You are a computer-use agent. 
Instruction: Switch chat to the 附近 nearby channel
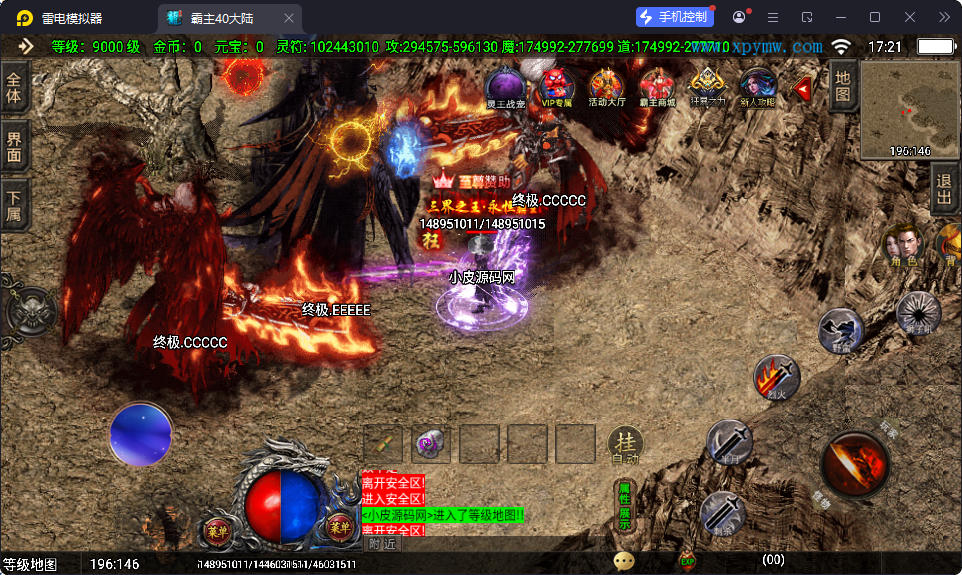coord(382,544)
